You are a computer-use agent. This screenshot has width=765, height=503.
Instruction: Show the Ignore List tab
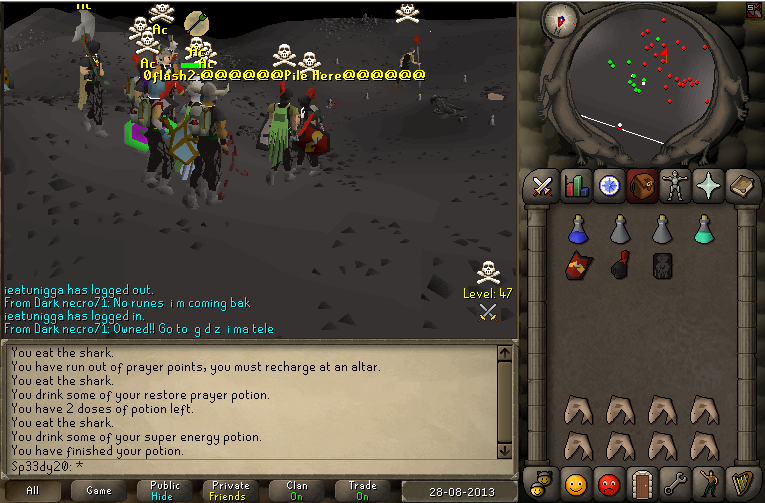pyautogui.click(x=609, y=483)
